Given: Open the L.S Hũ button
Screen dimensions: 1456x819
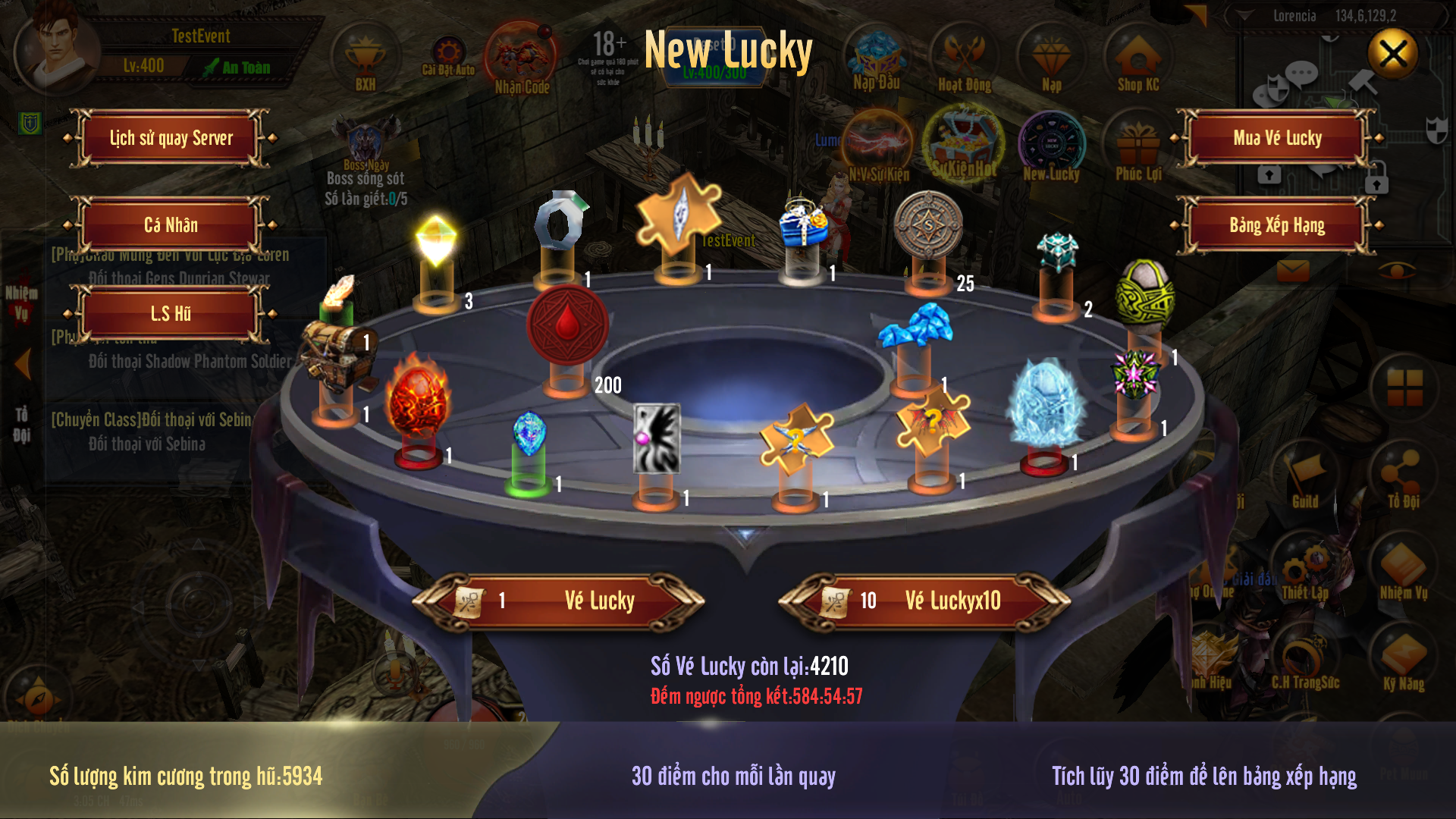Looking at the screenshot, I should (171, 314).
